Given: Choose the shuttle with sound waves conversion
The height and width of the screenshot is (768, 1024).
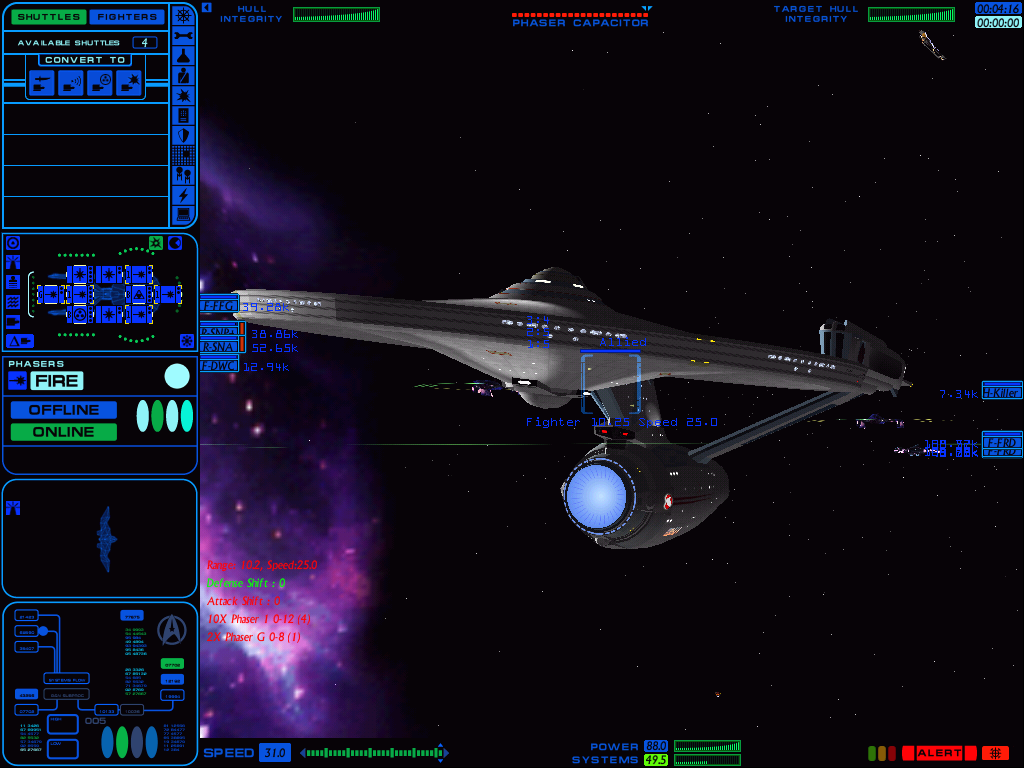Looking at the screenshot, I should [71, 84].
